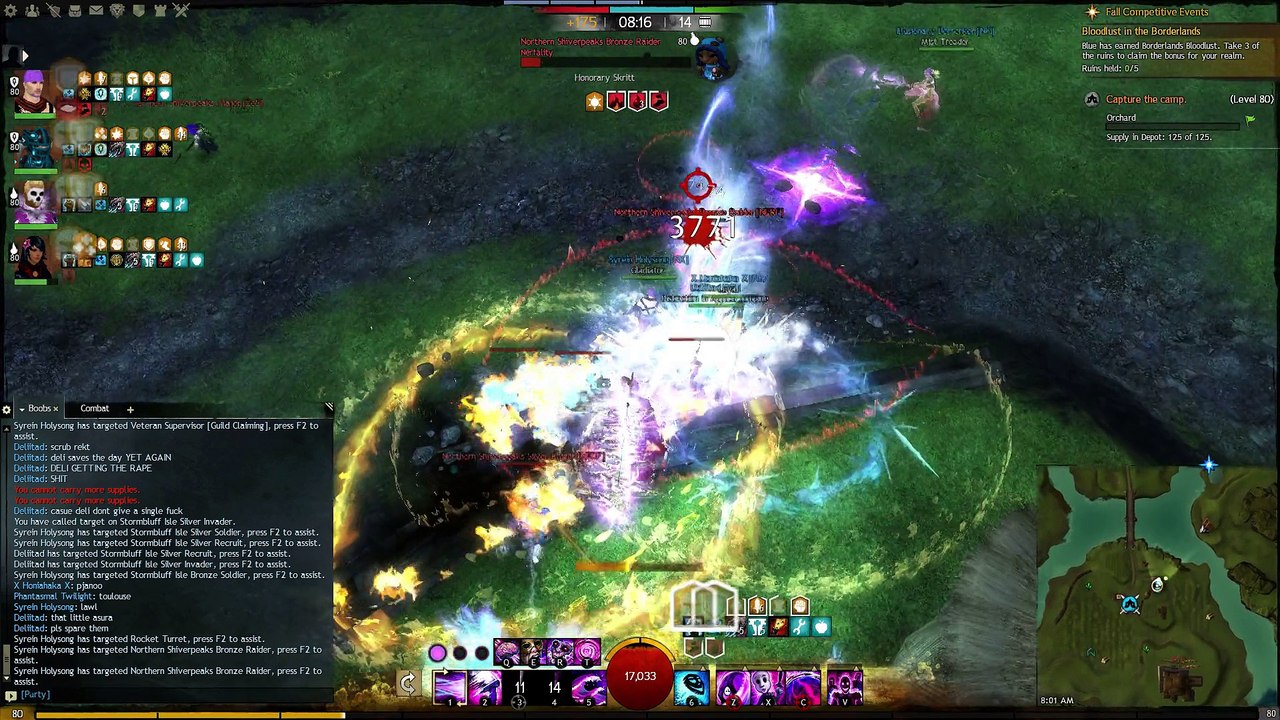Viewport: 1280px width, 720px height.
Task: Activate weapon skill in slot 1
Action: click(449, 687)
